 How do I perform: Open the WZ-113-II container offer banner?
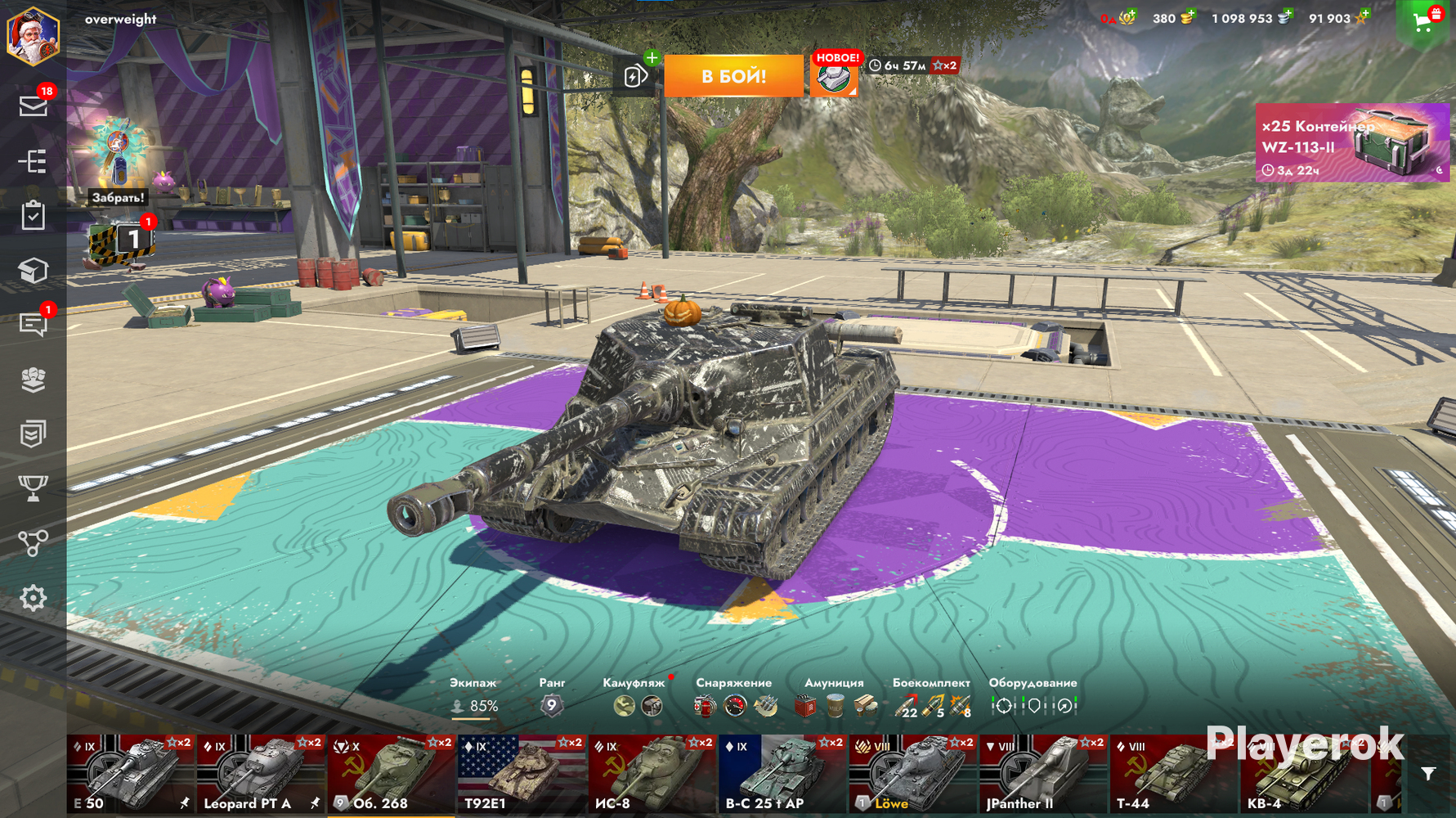pos(1351,142)
